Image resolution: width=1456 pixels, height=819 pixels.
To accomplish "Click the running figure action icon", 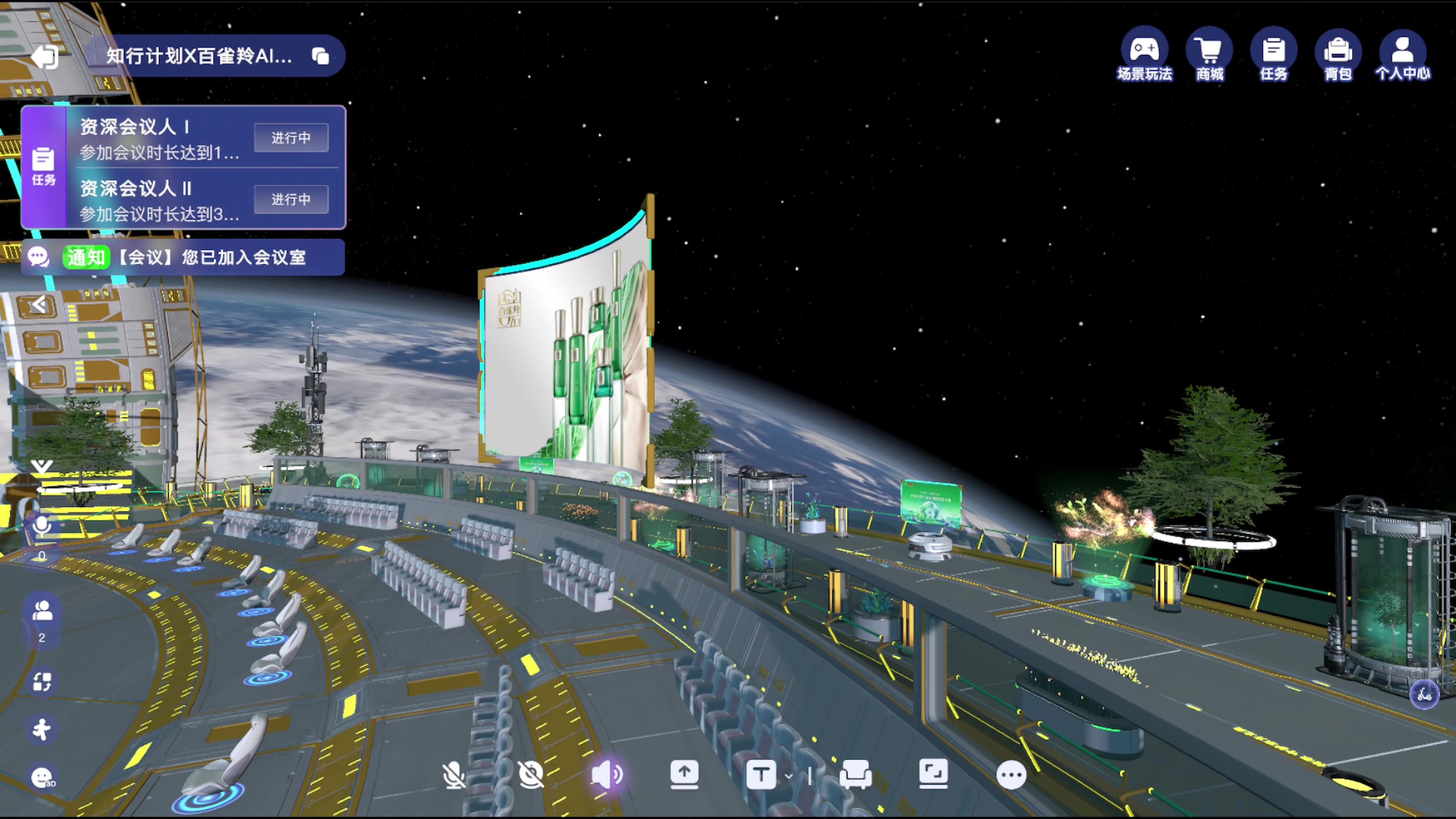I will 42,729.
